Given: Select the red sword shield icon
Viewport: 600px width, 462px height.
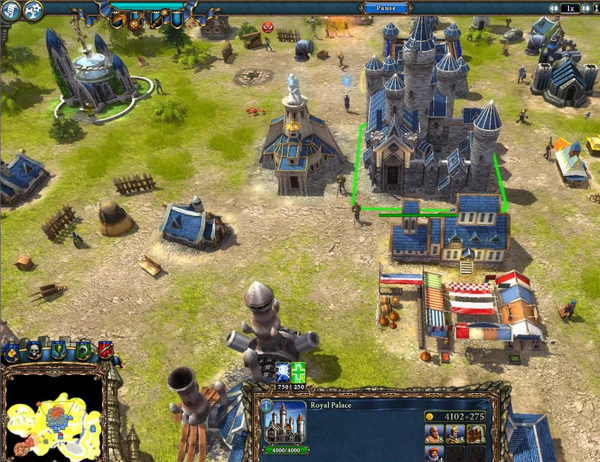Looking at the screenshot, I should (x=104, y=350).
